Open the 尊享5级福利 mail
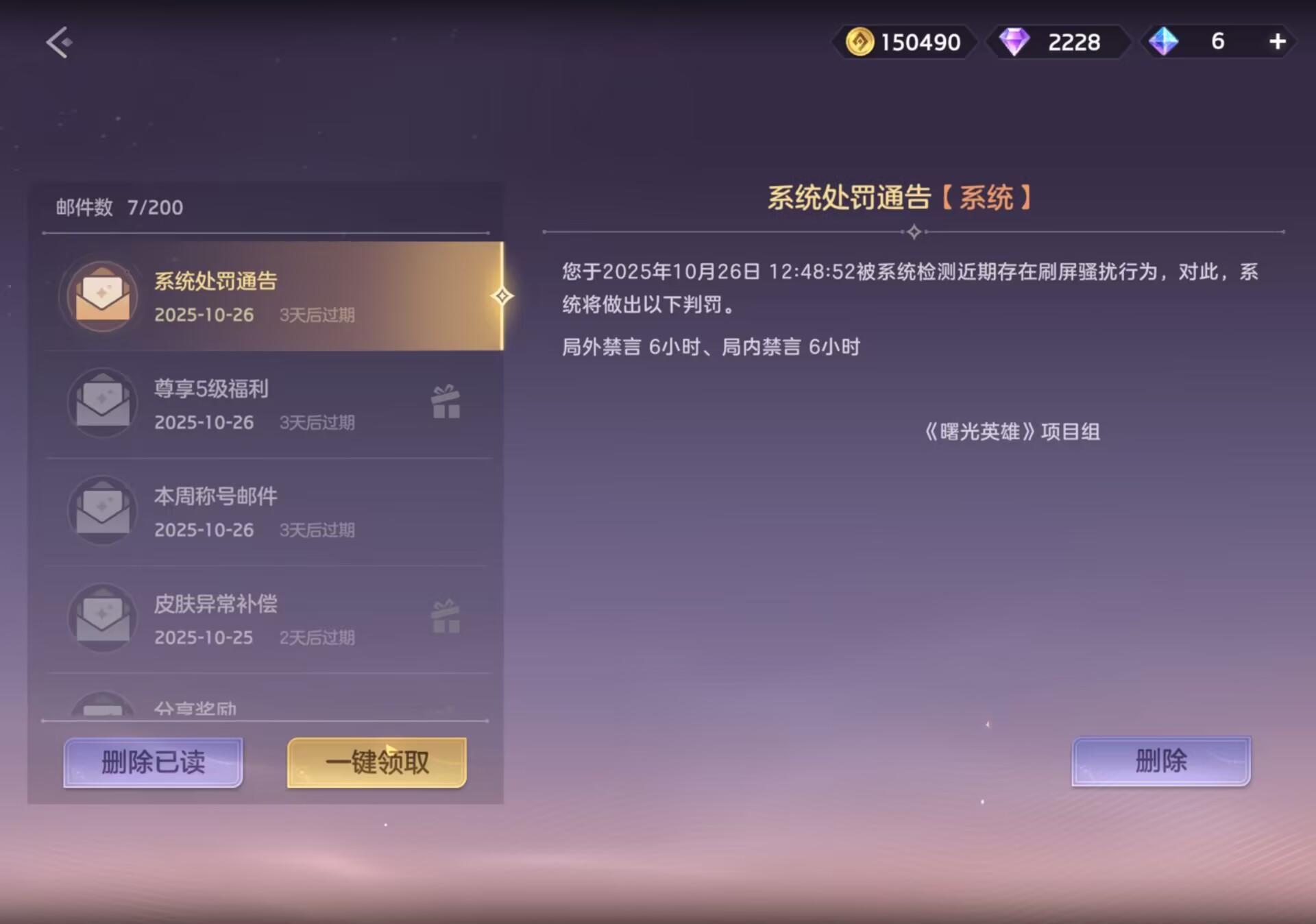Image resolution: width=1316 pixels, height=924 pixels. [x=267, y=404]
